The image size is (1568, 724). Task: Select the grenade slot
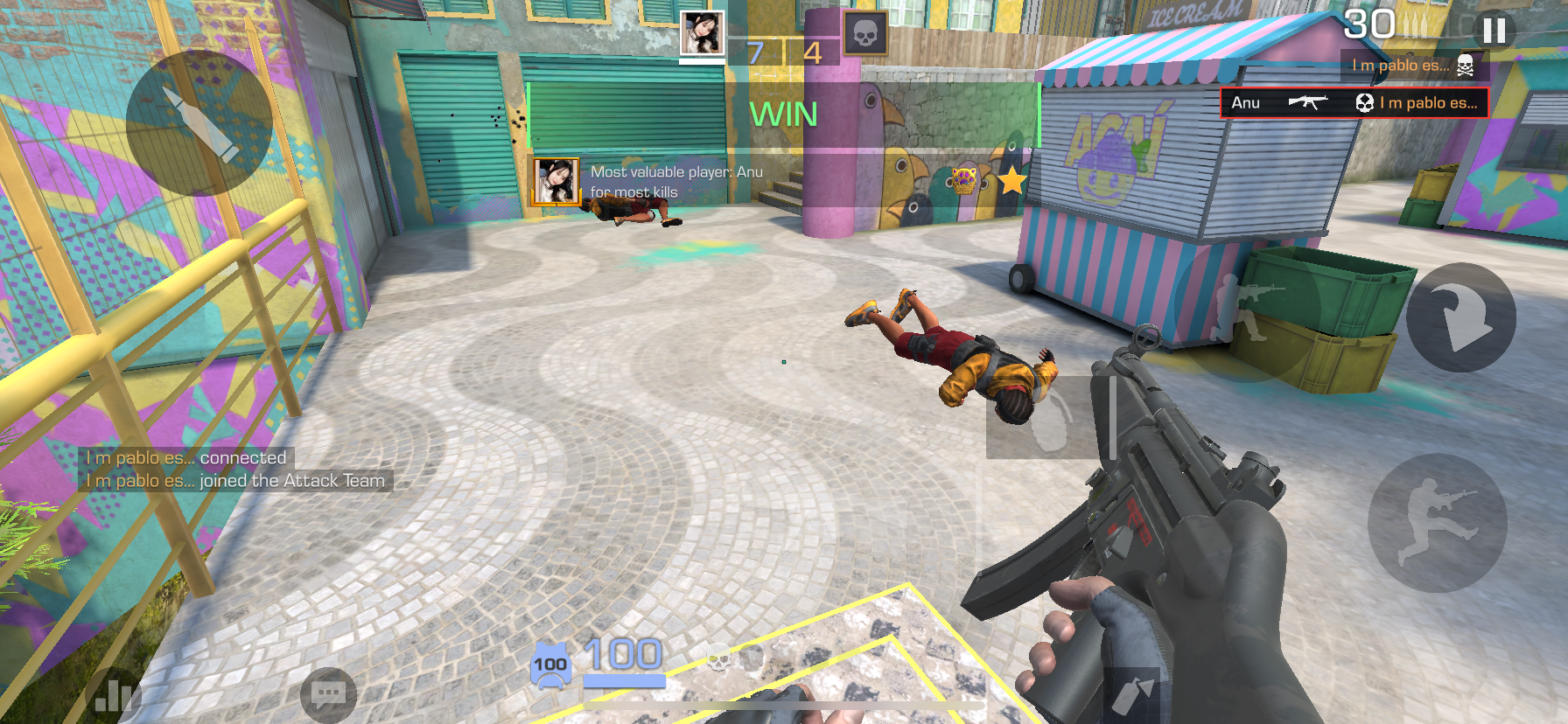tap(1043, 418)
